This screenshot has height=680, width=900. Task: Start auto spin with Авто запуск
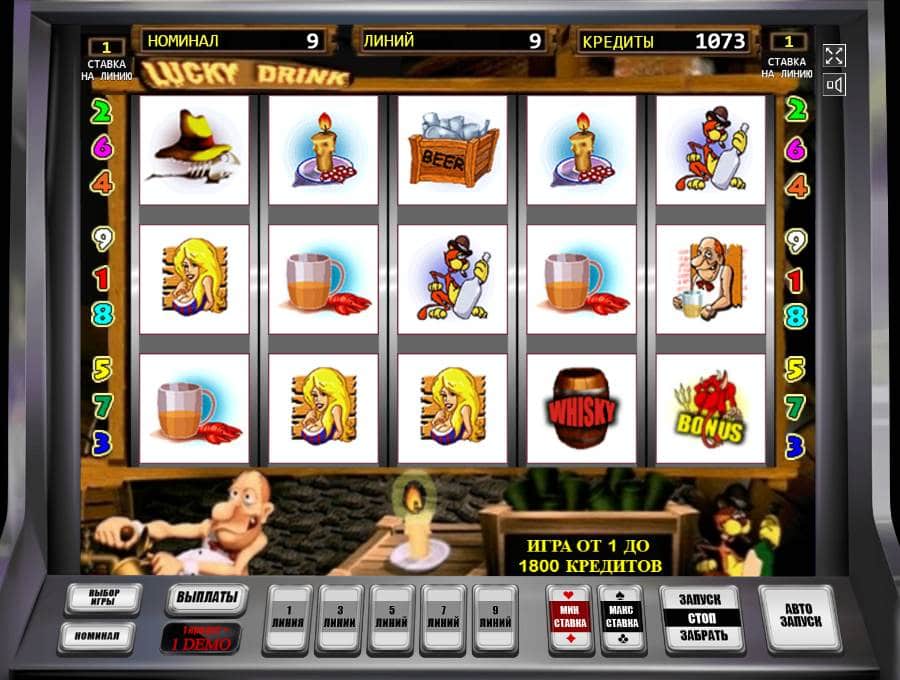pyautogui.click(x=799, y=617)
